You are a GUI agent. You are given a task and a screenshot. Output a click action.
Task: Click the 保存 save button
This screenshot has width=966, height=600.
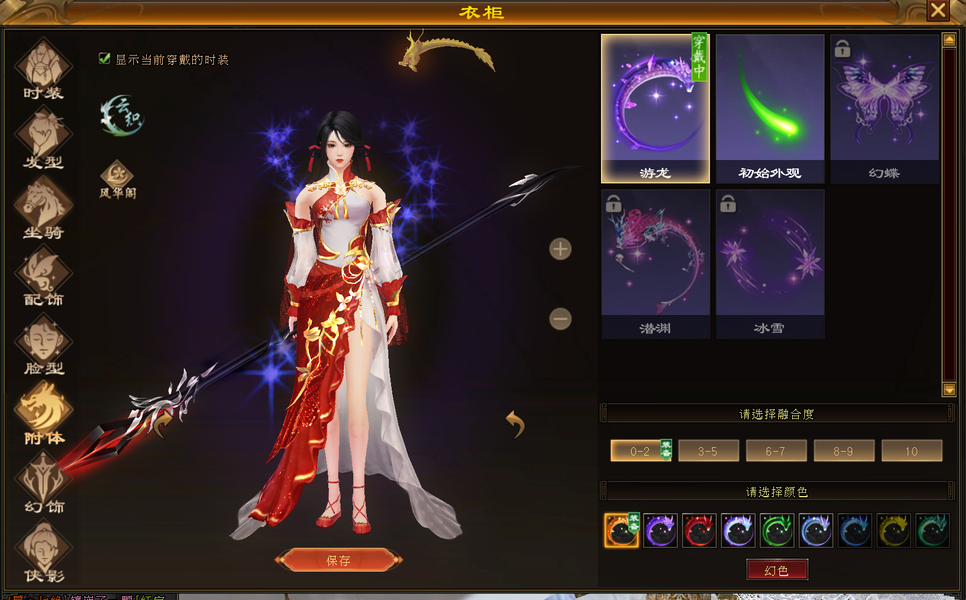coord(338,560)
